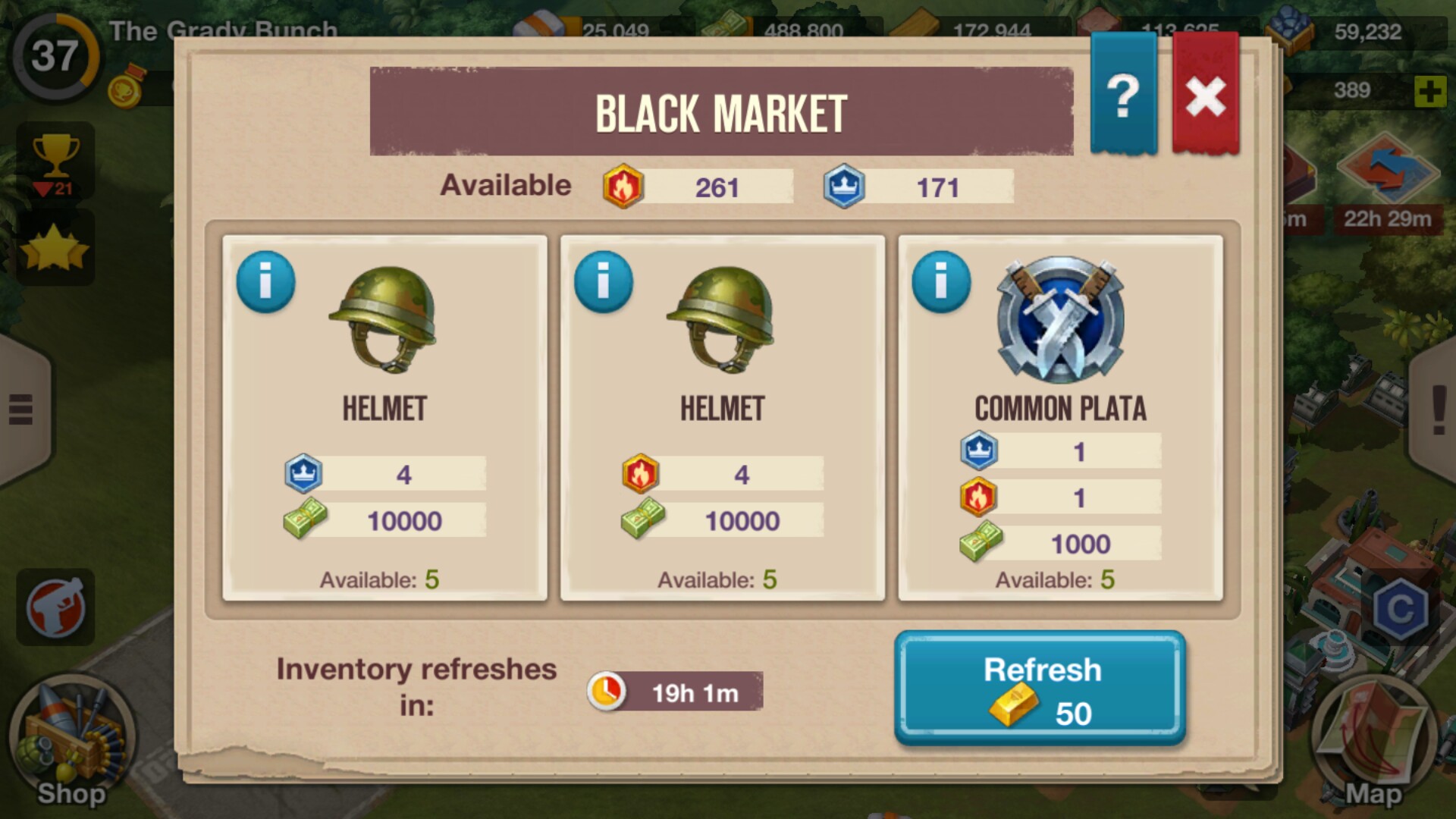The image size is (1456, 819).
Task: Show info for the Common Plata
Action: (941, 282)
